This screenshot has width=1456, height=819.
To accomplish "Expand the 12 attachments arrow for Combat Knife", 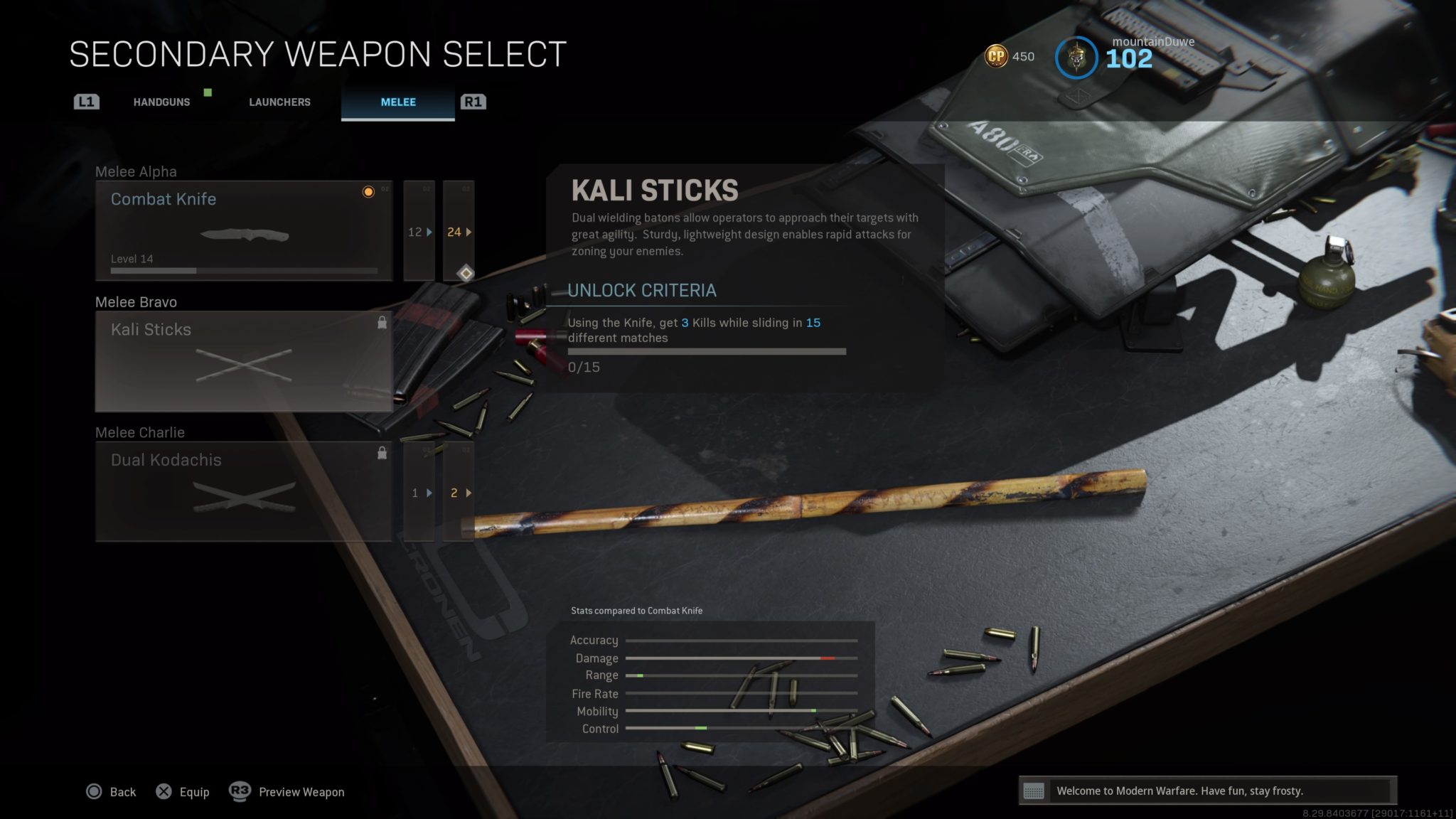I will (x=429, y=232).
